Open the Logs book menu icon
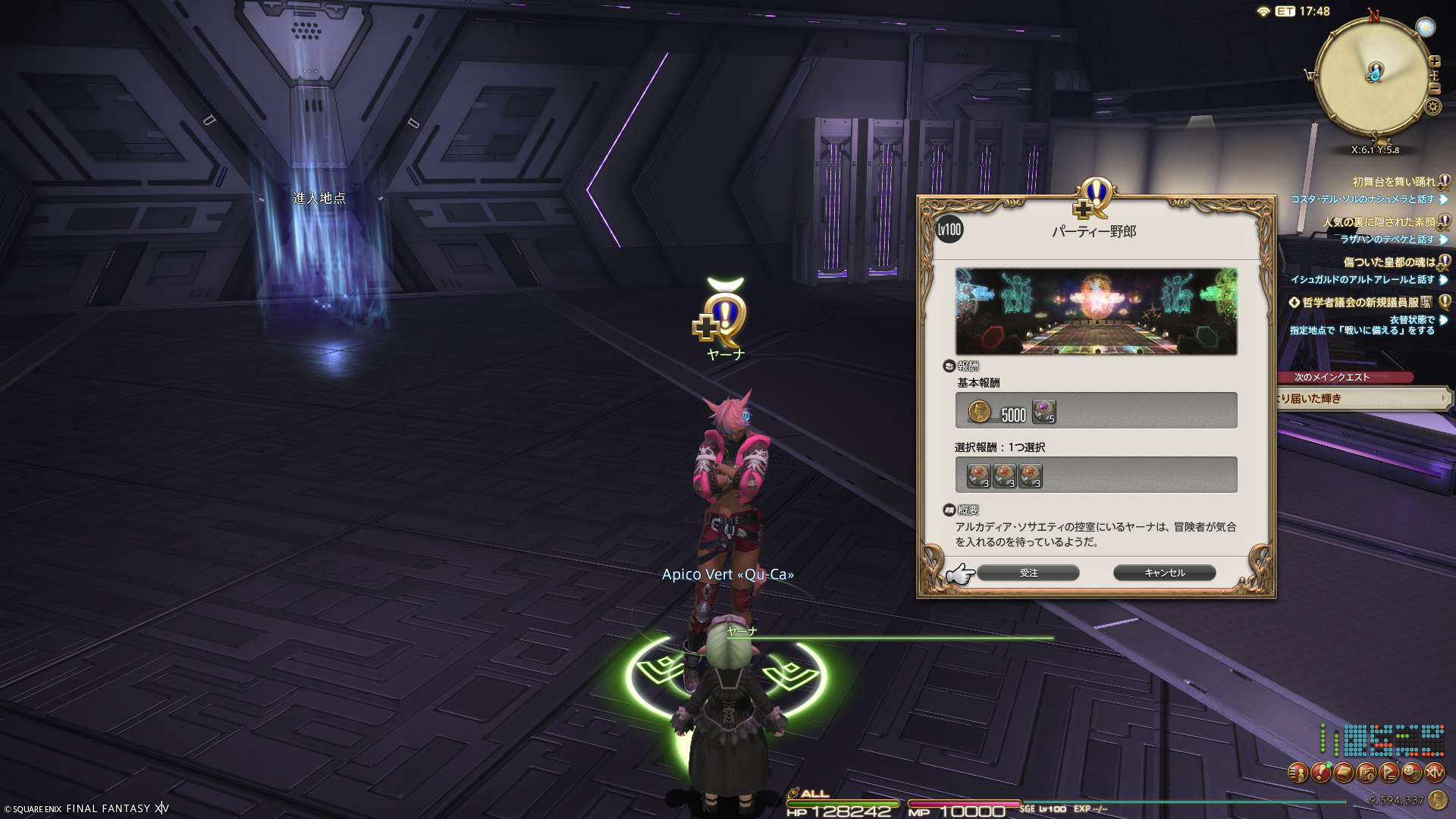 click(1343, 773)
